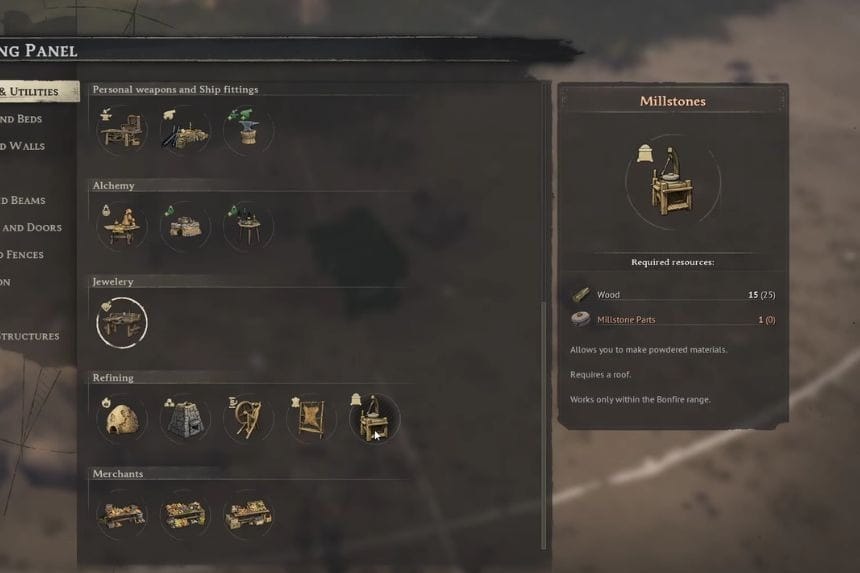
Task: Pick the spinning wheel station
Action: [x=248, y=418]
